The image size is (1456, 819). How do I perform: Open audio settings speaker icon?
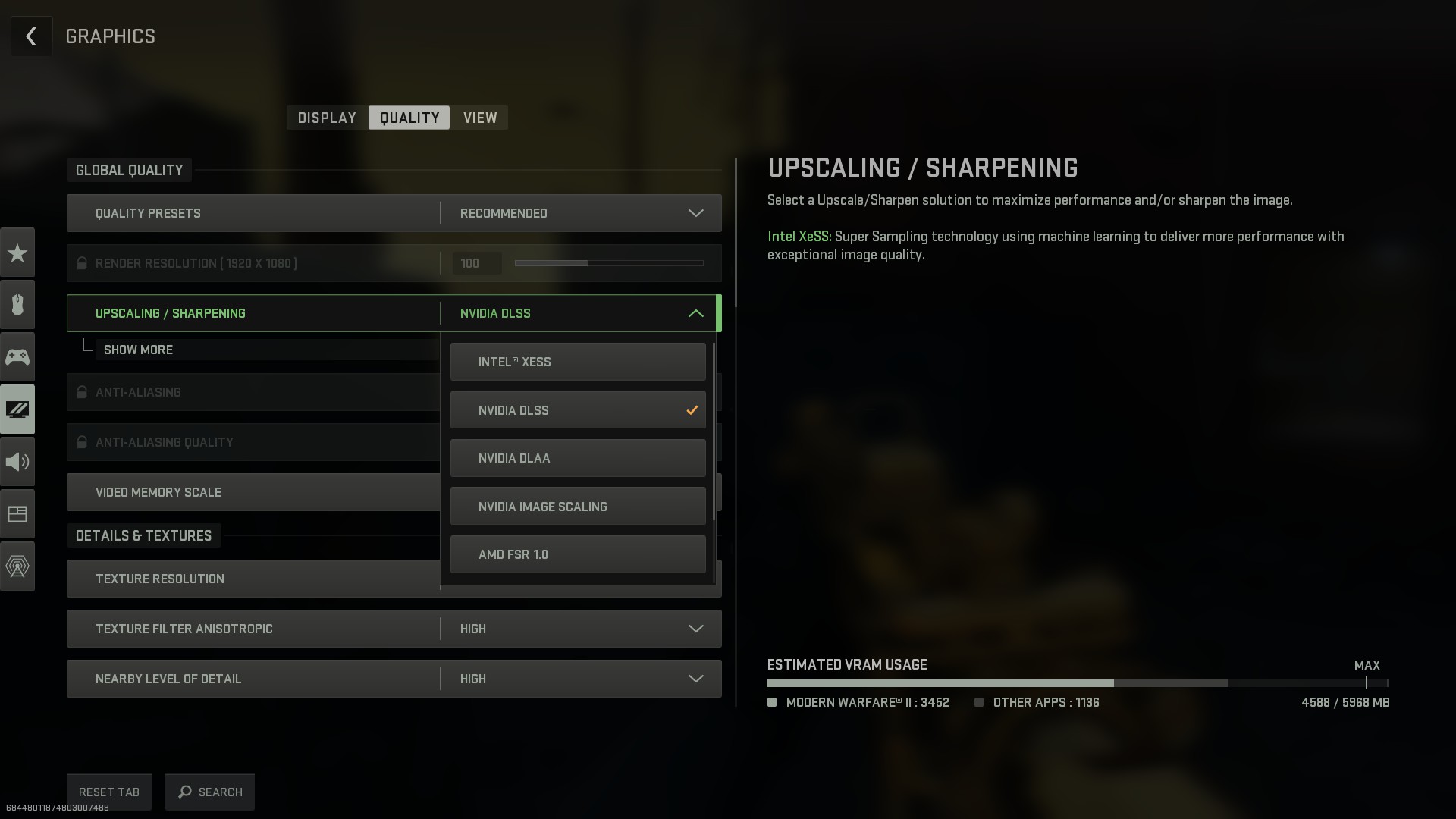pyautogui.click(x=17, y=462)
